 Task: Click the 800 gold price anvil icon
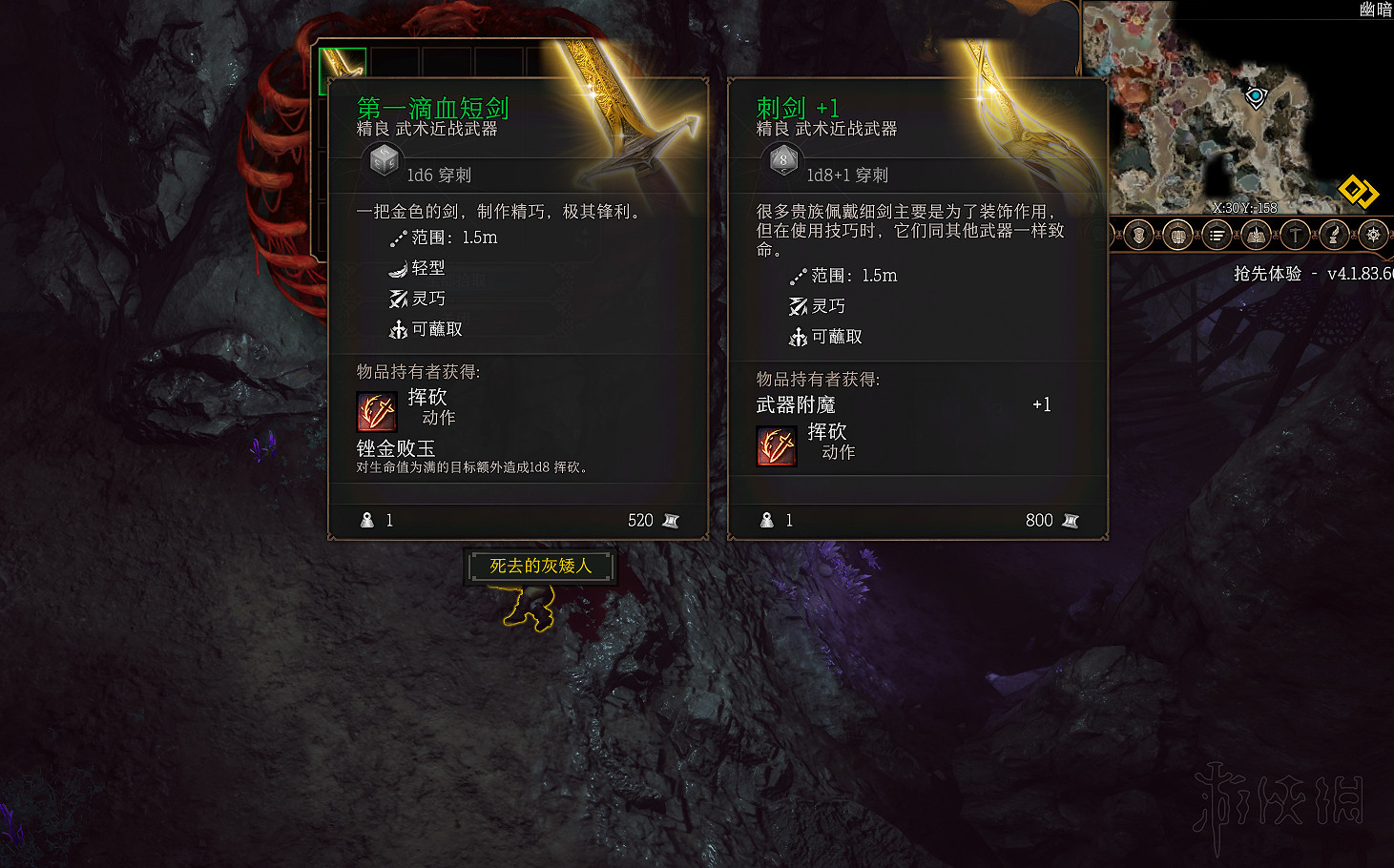click(x=1070, y=521)
